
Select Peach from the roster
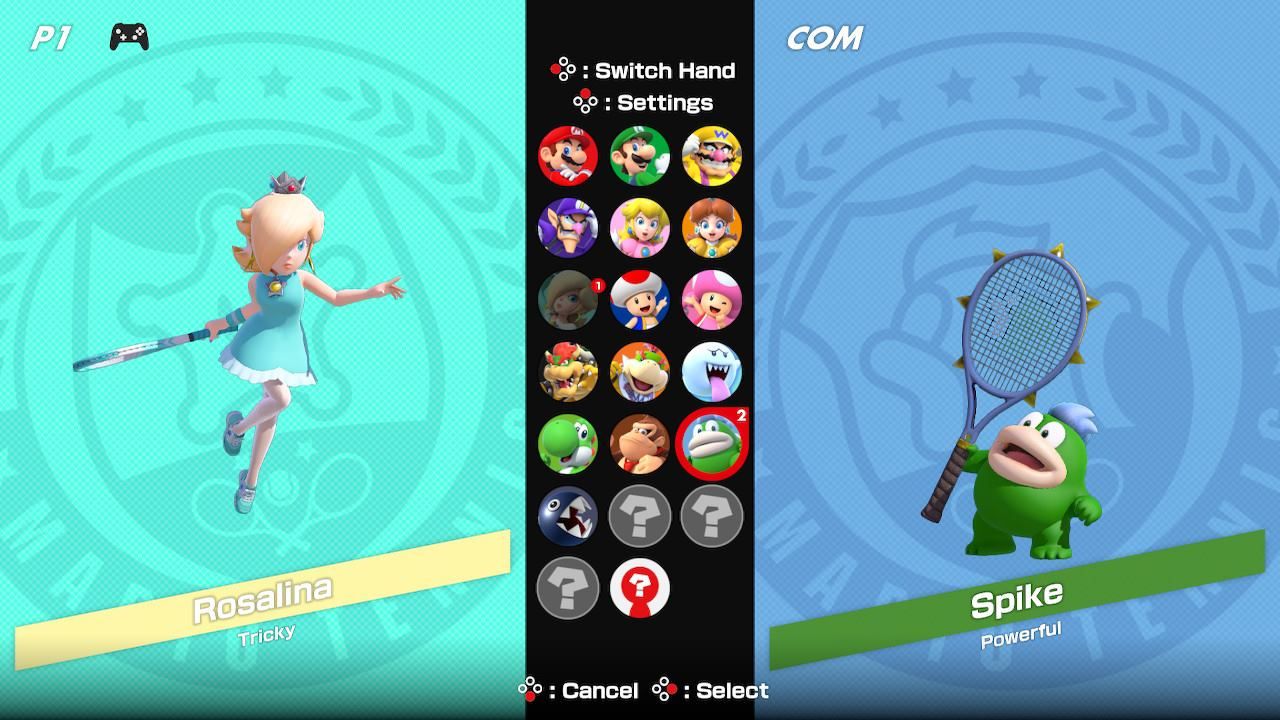point(641,228)
